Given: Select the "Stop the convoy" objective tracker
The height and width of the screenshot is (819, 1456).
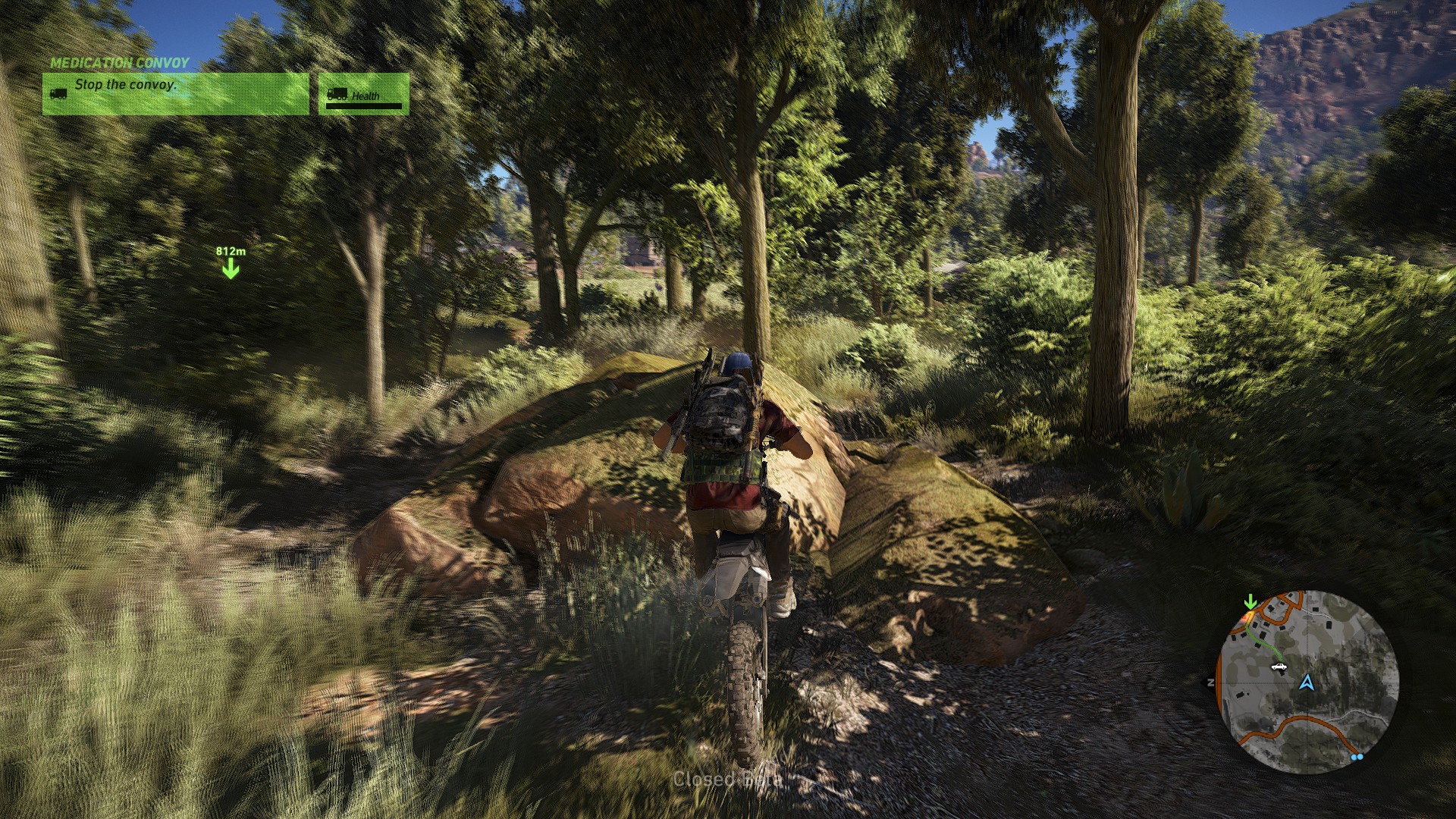Looking at the screenshot, I should point(175,93).
